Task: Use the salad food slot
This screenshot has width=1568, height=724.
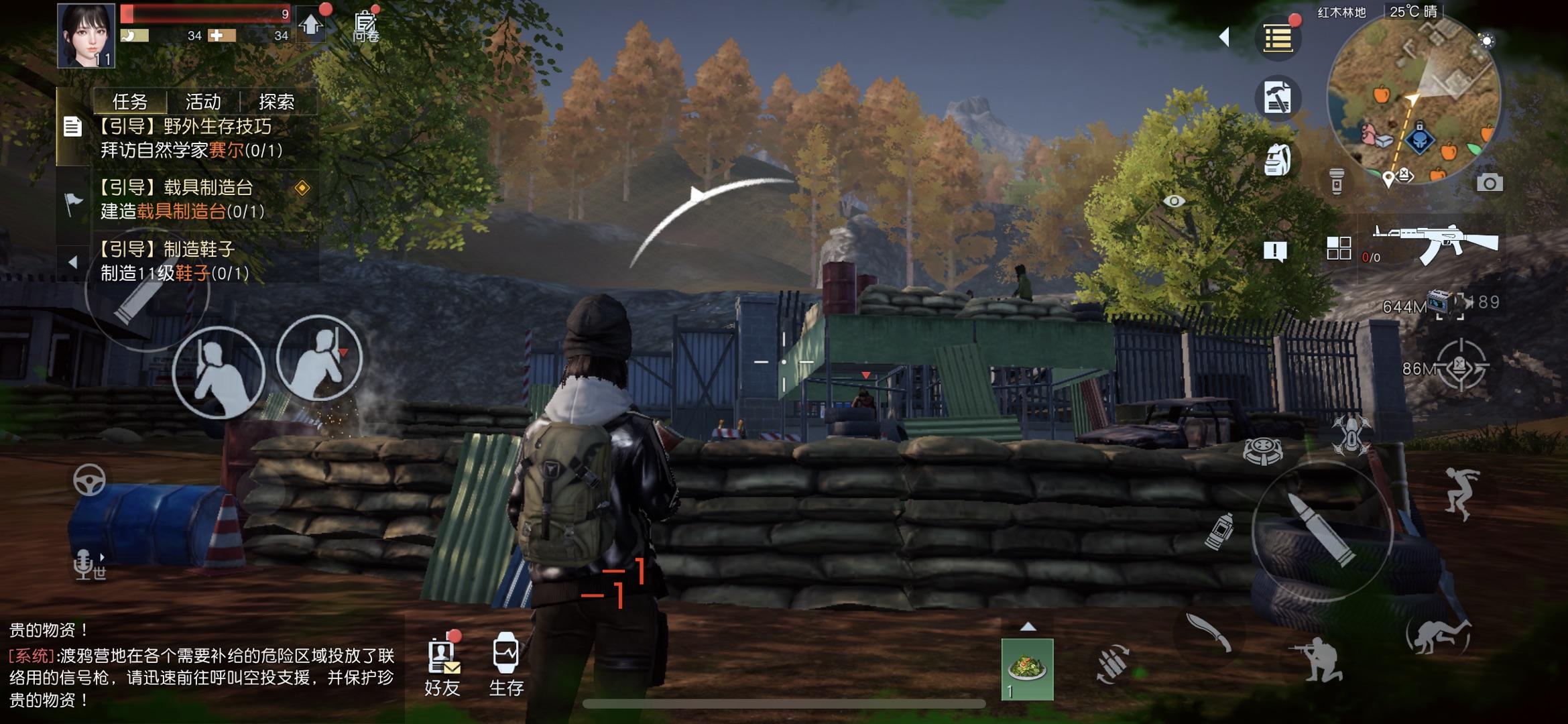Action: [x=1027, y=669]
